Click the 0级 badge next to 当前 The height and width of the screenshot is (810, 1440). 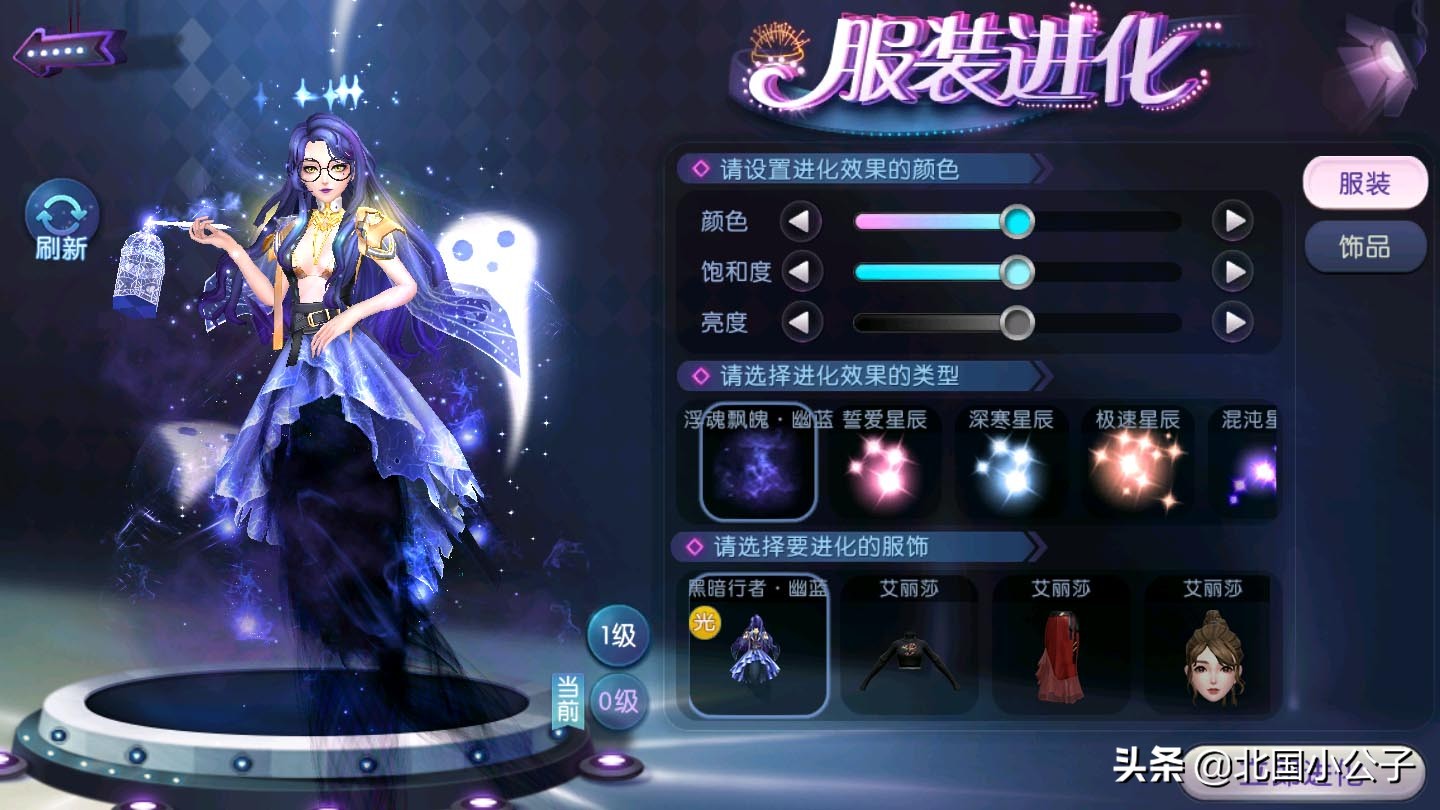point(617,702)
